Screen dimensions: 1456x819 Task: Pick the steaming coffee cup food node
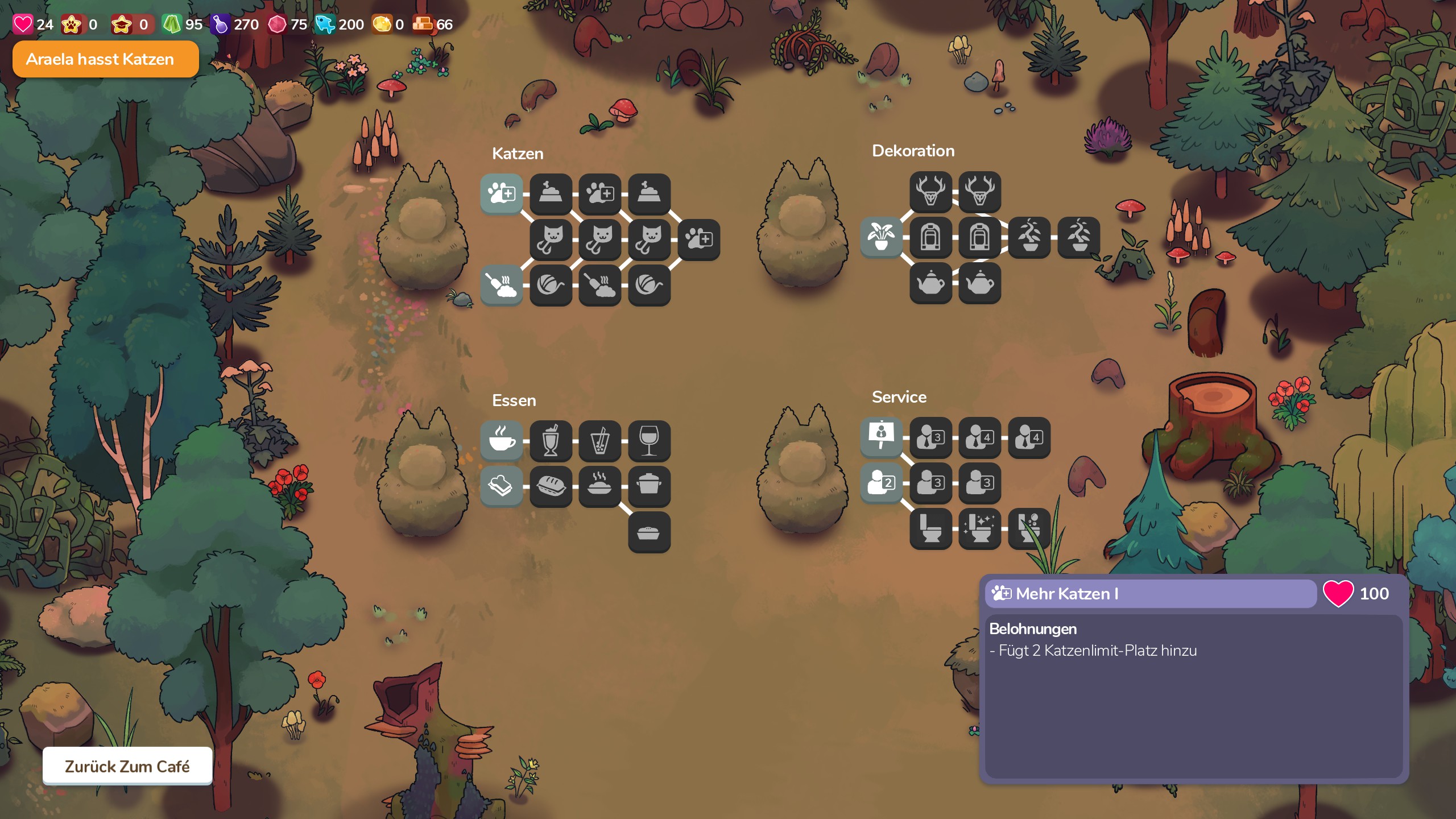[x=501, y=440]
